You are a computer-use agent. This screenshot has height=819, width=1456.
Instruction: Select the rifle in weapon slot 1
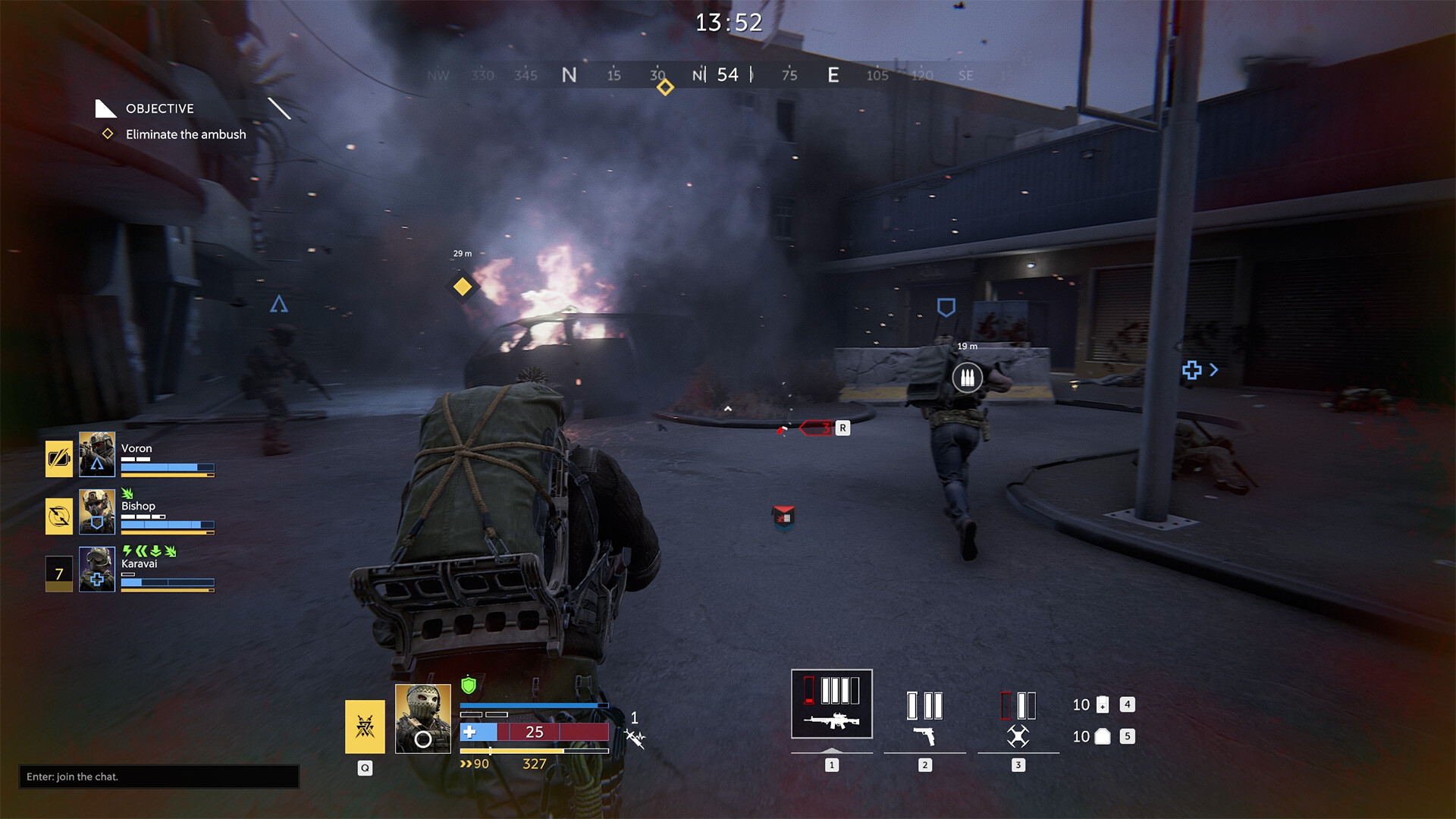click(831, 704)
